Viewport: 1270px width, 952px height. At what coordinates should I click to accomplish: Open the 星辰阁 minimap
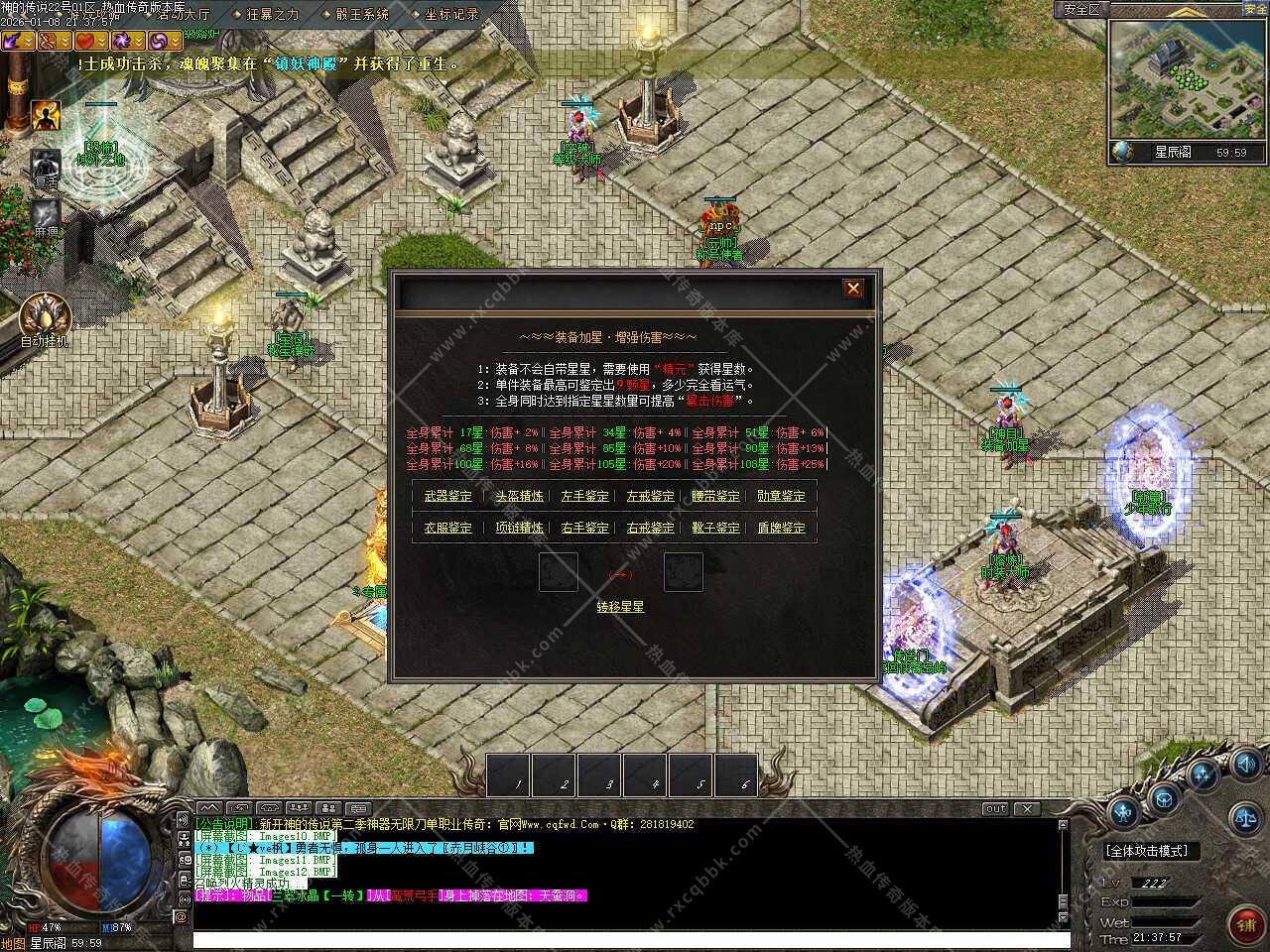(x=1189, y=79)
